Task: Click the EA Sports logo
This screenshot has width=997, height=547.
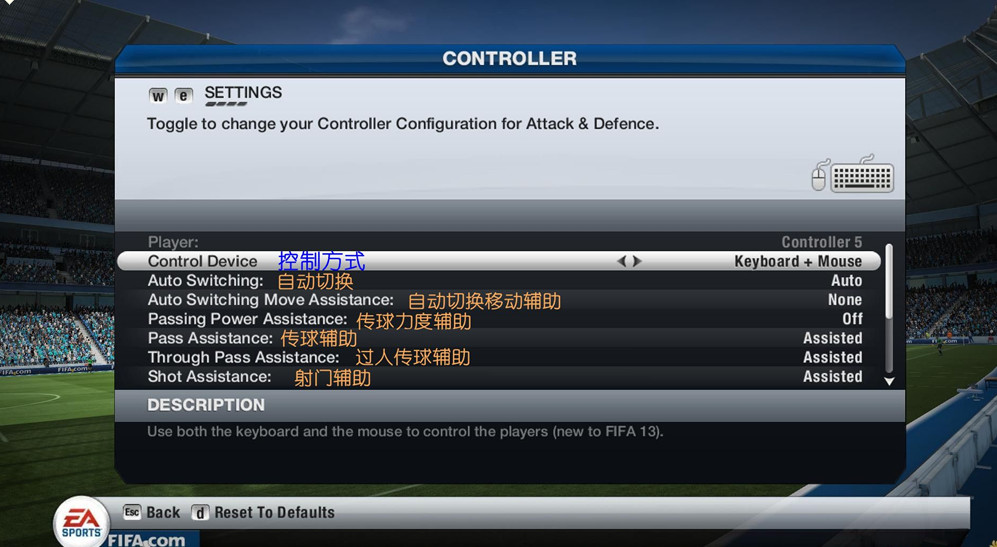Action: pyautogui.click(x=81, y=521)
